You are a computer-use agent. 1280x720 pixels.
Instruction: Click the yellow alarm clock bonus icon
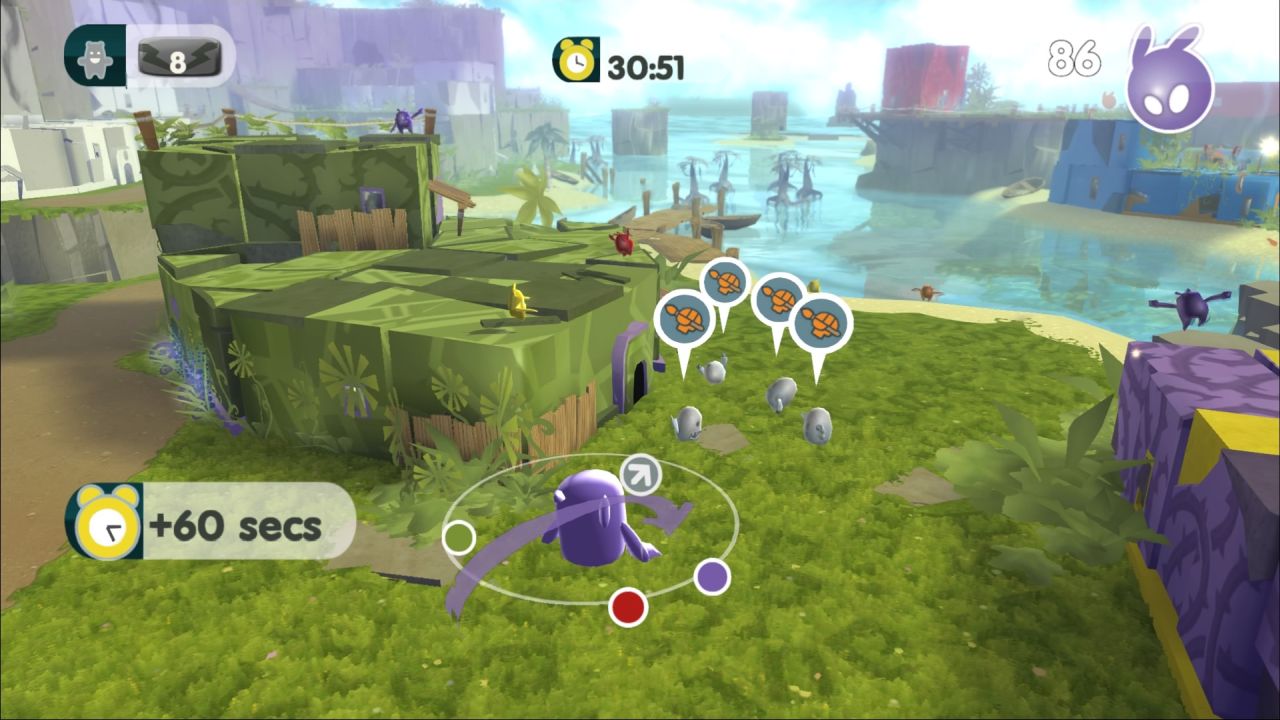pyautogui.click(x=103, y=523)
